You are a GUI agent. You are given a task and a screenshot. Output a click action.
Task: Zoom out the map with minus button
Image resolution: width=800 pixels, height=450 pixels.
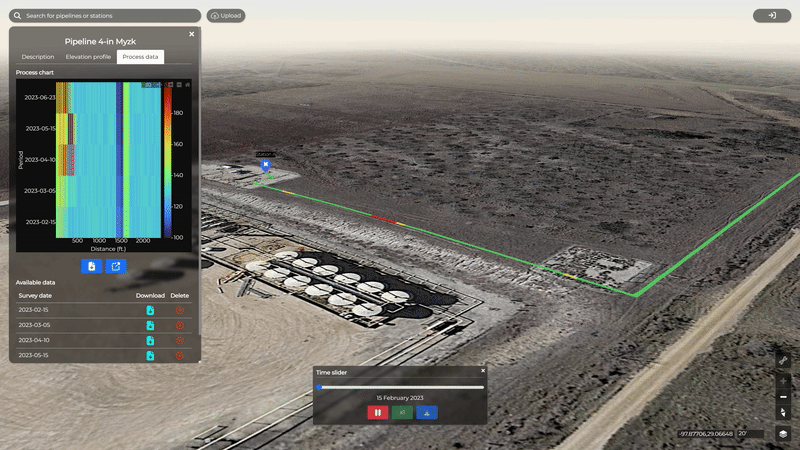click(x=783, y=397)
